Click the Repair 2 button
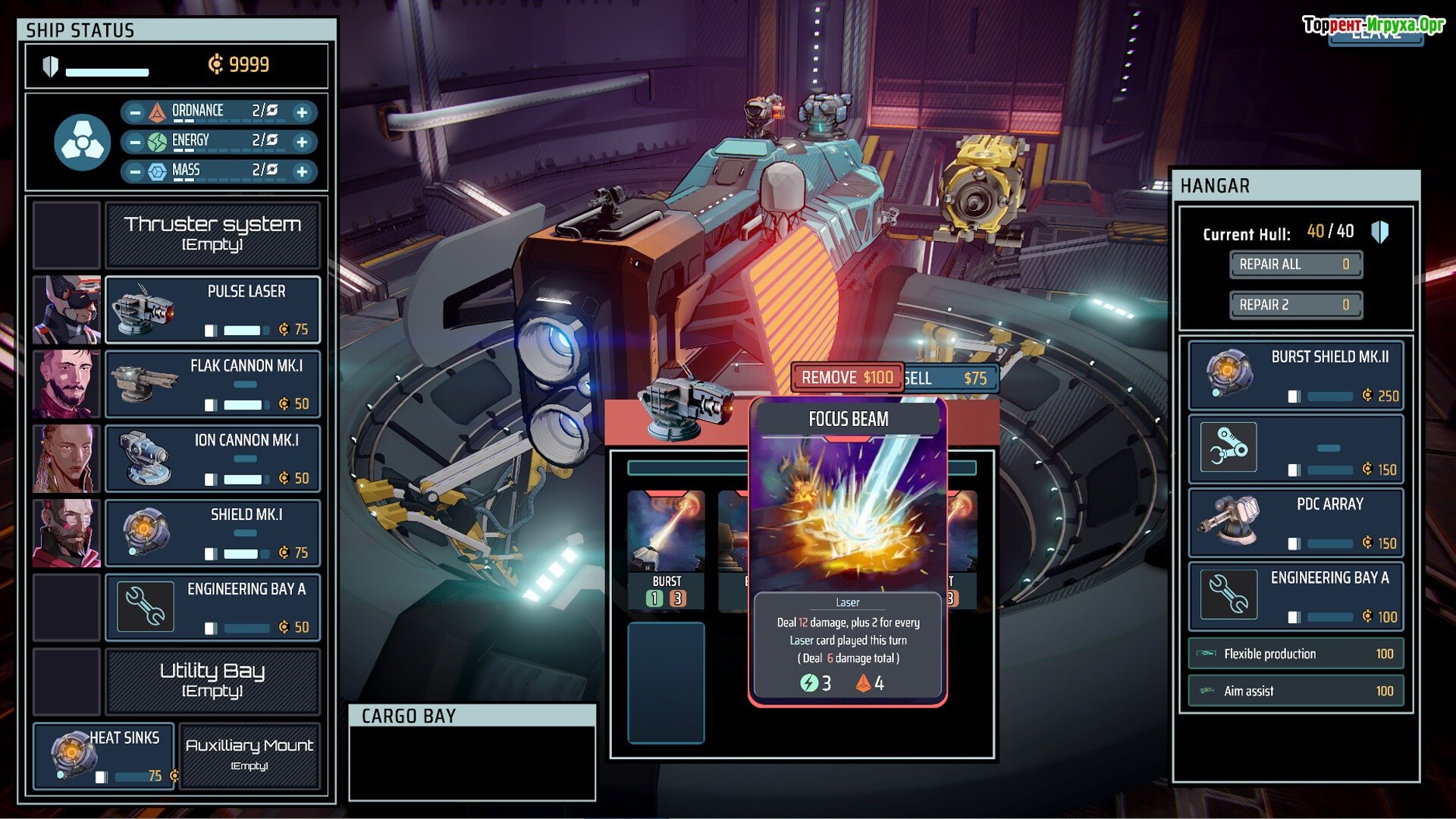 tap(1295, 305)
